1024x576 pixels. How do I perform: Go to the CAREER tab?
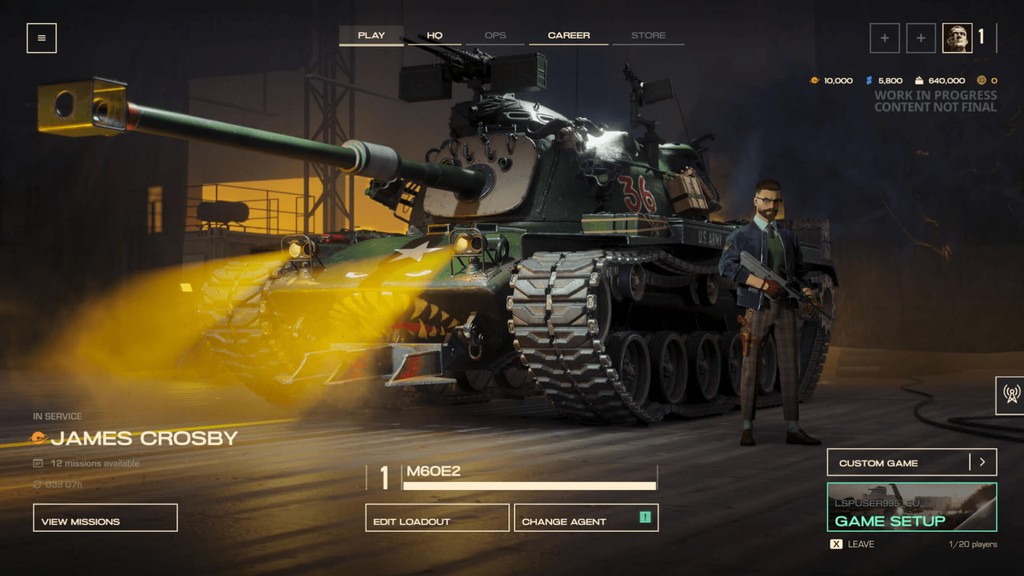point(568,35)
